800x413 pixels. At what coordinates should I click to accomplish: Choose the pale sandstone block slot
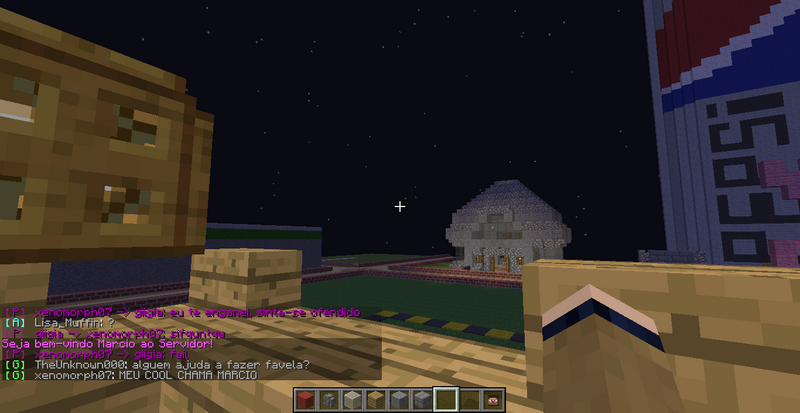(x=353, y=401)
